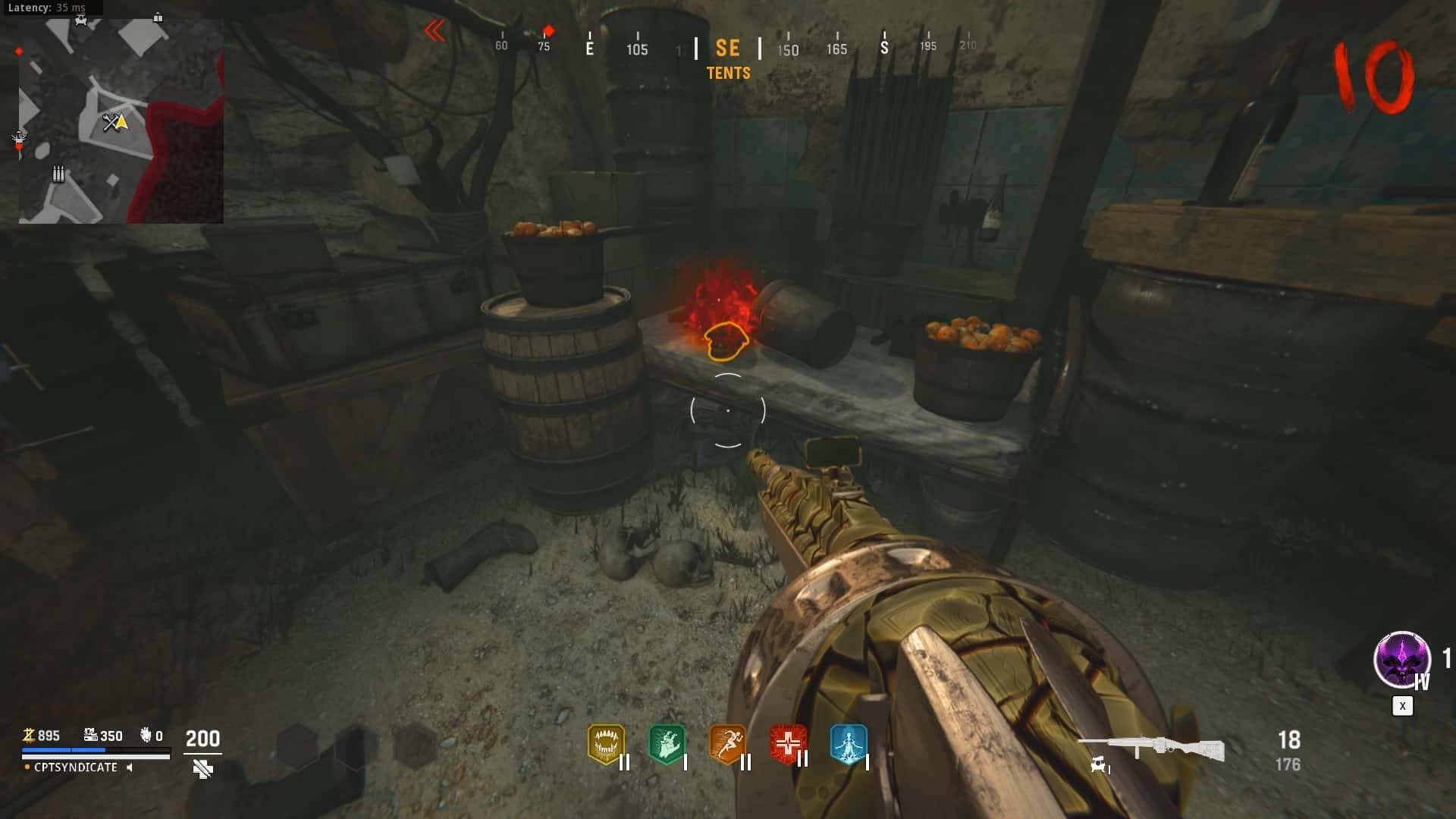Select the ammo crate minimap marker

coord(58,174)
